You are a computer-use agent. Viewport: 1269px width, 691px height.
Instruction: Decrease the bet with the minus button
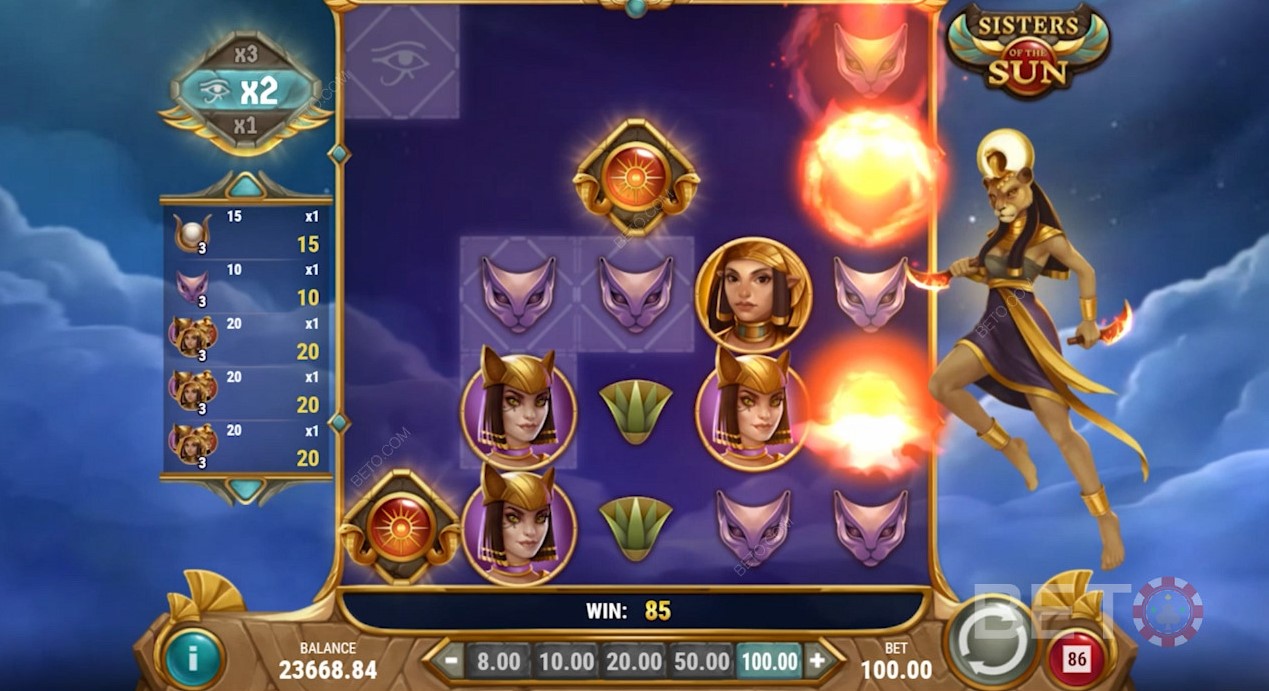[451, 661]
